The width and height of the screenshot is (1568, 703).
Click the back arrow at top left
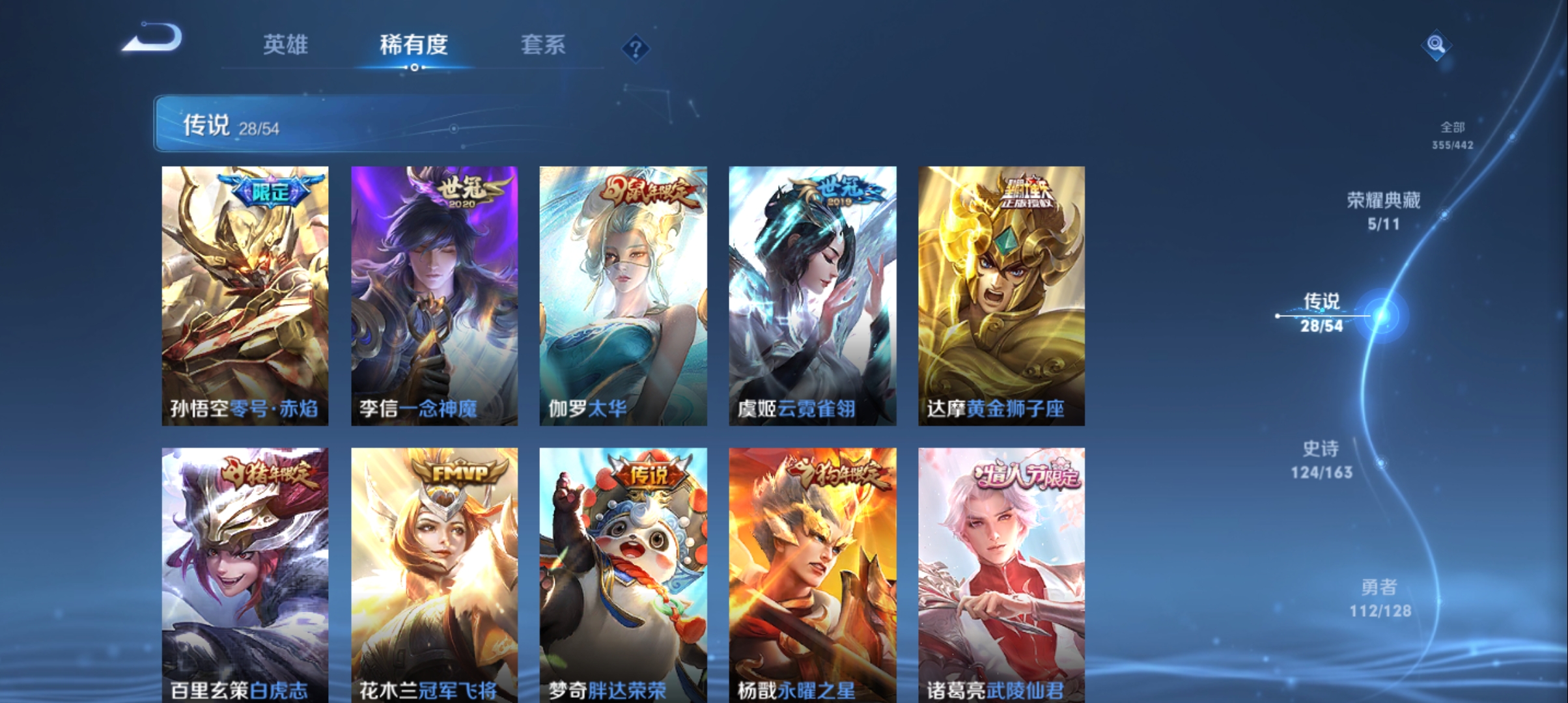[151, 40]
